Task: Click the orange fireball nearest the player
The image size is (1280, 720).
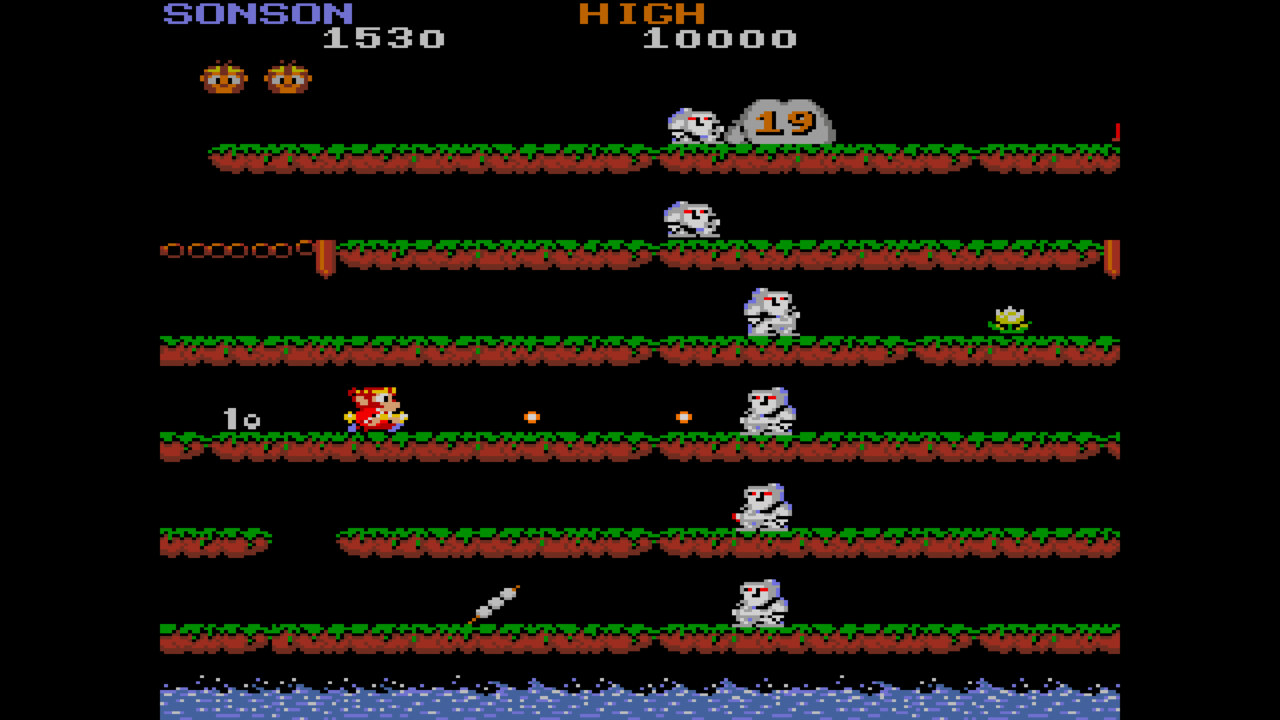Action: pyautogui.click(x=529, y=416)
